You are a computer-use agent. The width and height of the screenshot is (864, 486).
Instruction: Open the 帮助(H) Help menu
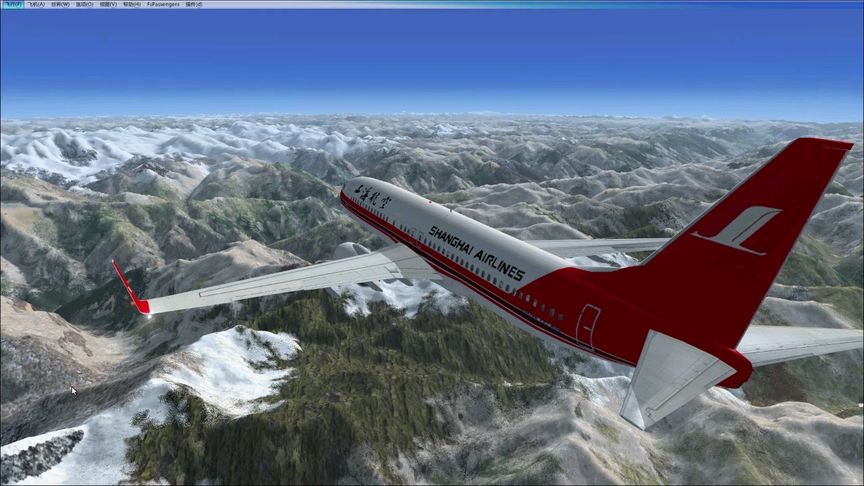[131, 4]
